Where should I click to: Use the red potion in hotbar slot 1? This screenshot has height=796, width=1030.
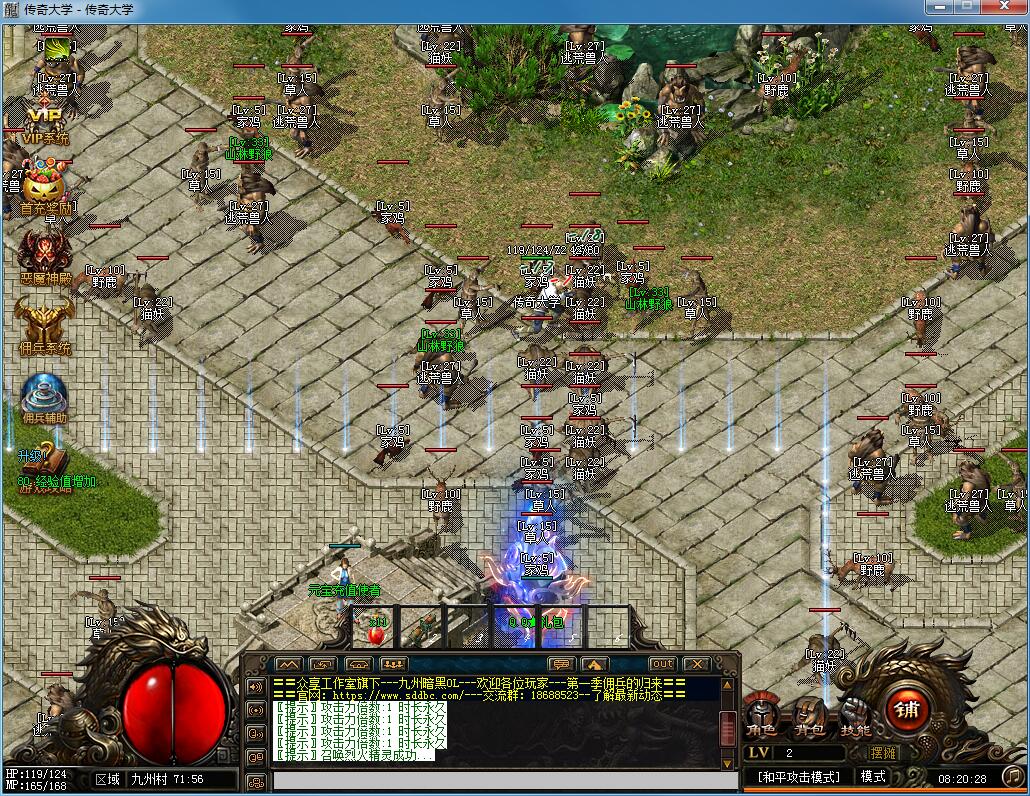376,630
